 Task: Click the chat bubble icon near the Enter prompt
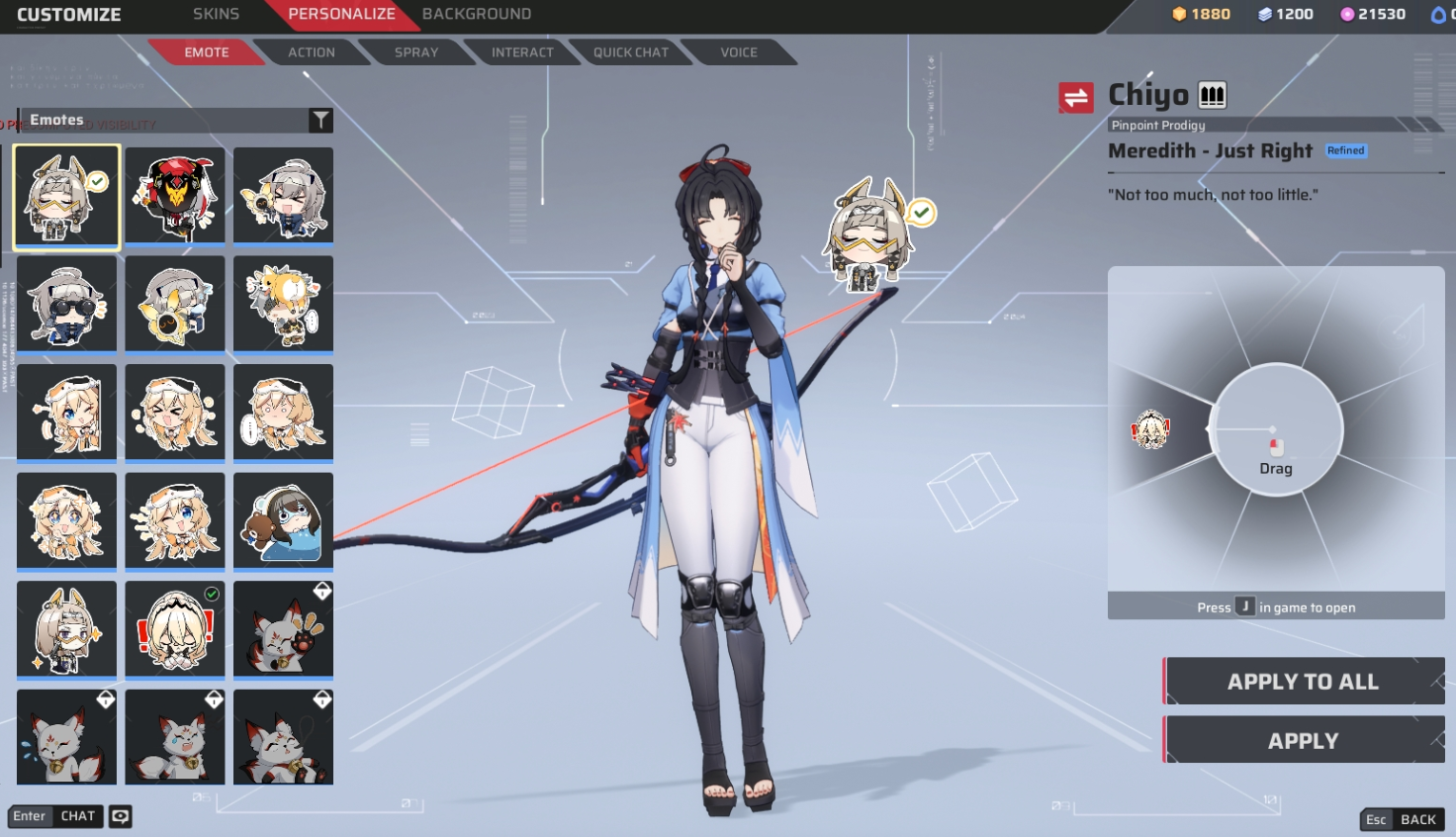119,816
